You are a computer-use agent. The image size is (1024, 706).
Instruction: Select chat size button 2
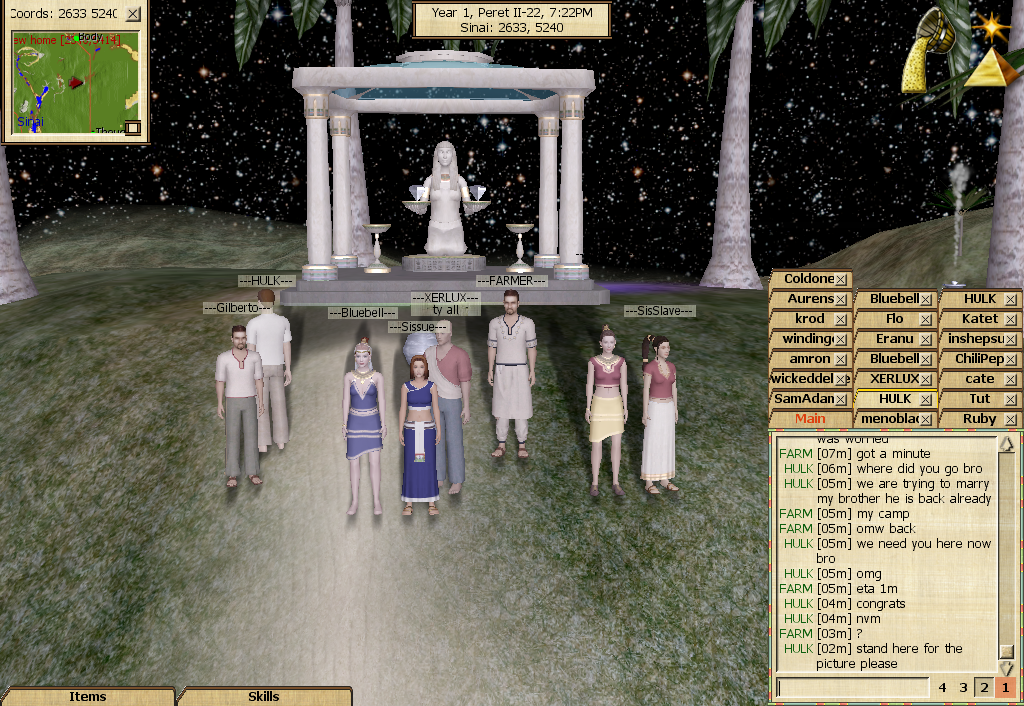(984, 688)
